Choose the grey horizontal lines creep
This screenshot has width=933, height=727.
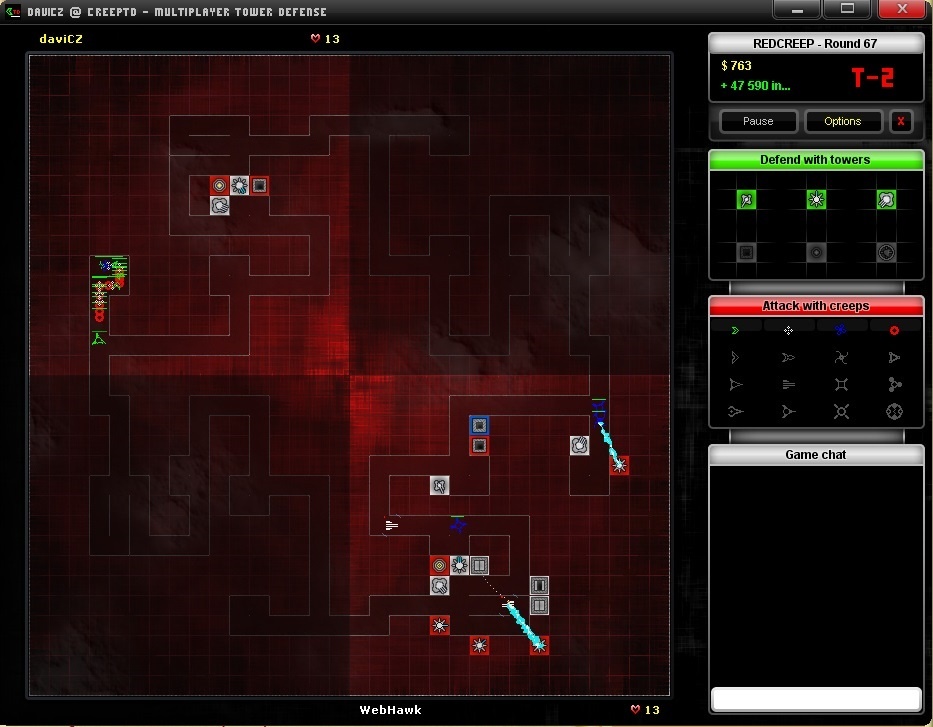pos(788,384)
